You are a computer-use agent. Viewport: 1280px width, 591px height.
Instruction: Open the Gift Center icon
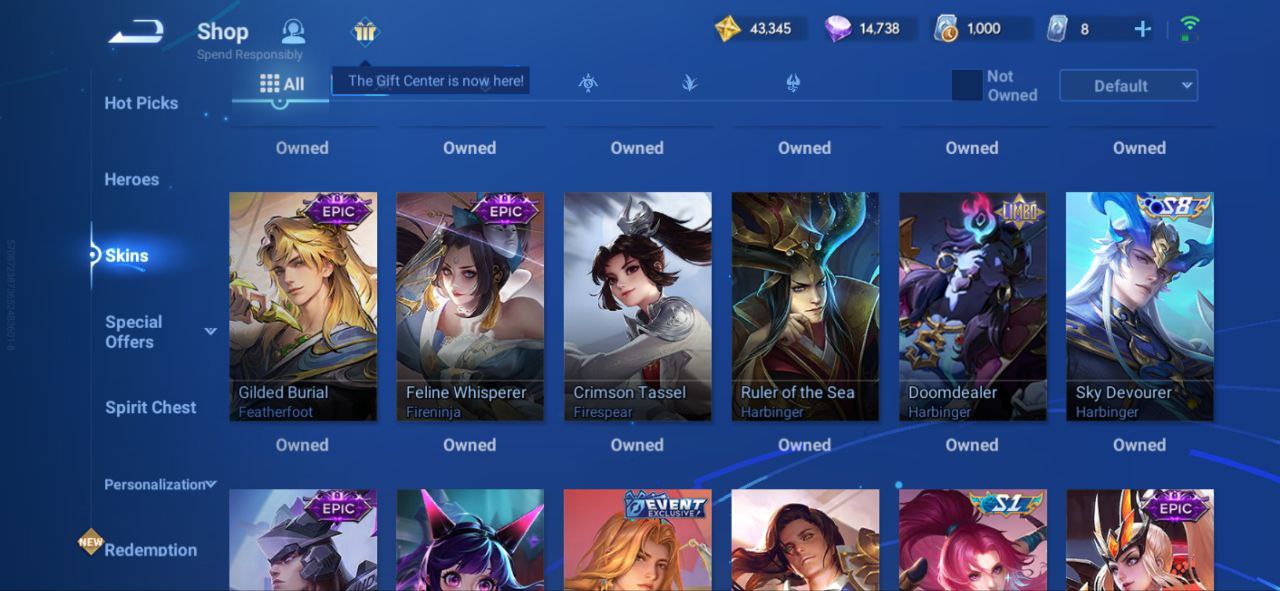click(365, 32)
